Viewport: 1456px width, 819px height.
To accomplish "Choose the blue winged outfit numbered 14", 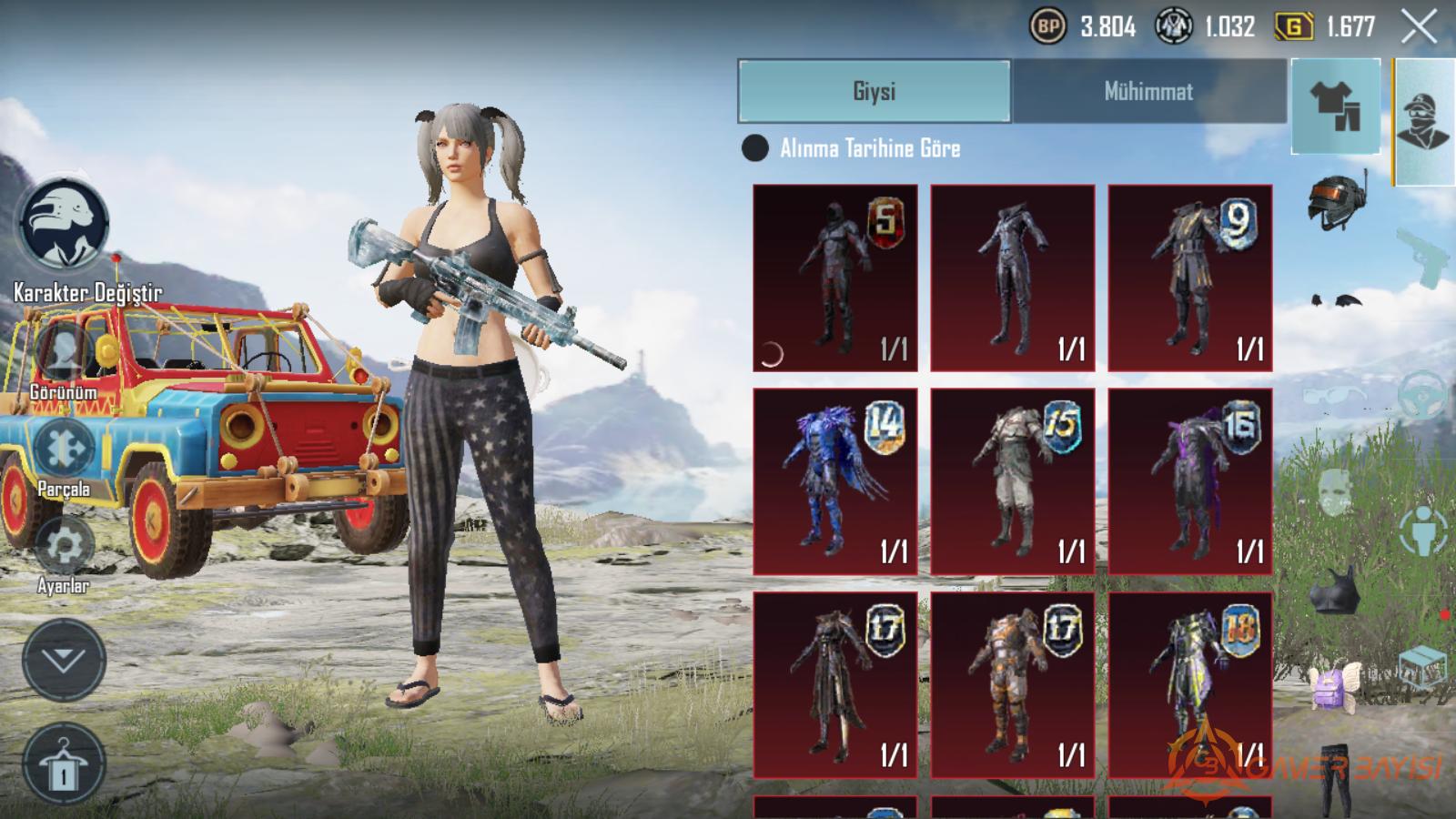I will [x=835, y=481].
